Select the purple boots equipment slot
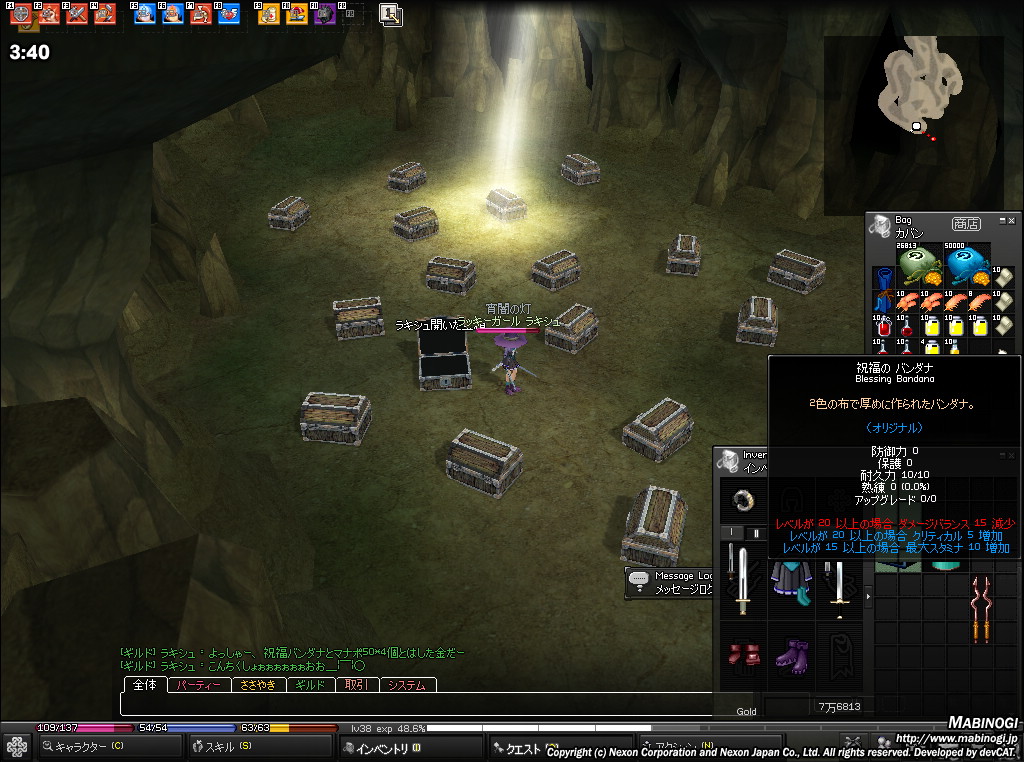The width and height of the screenshot is (1024, 762). pyautogui.click(x=792, y=656)
